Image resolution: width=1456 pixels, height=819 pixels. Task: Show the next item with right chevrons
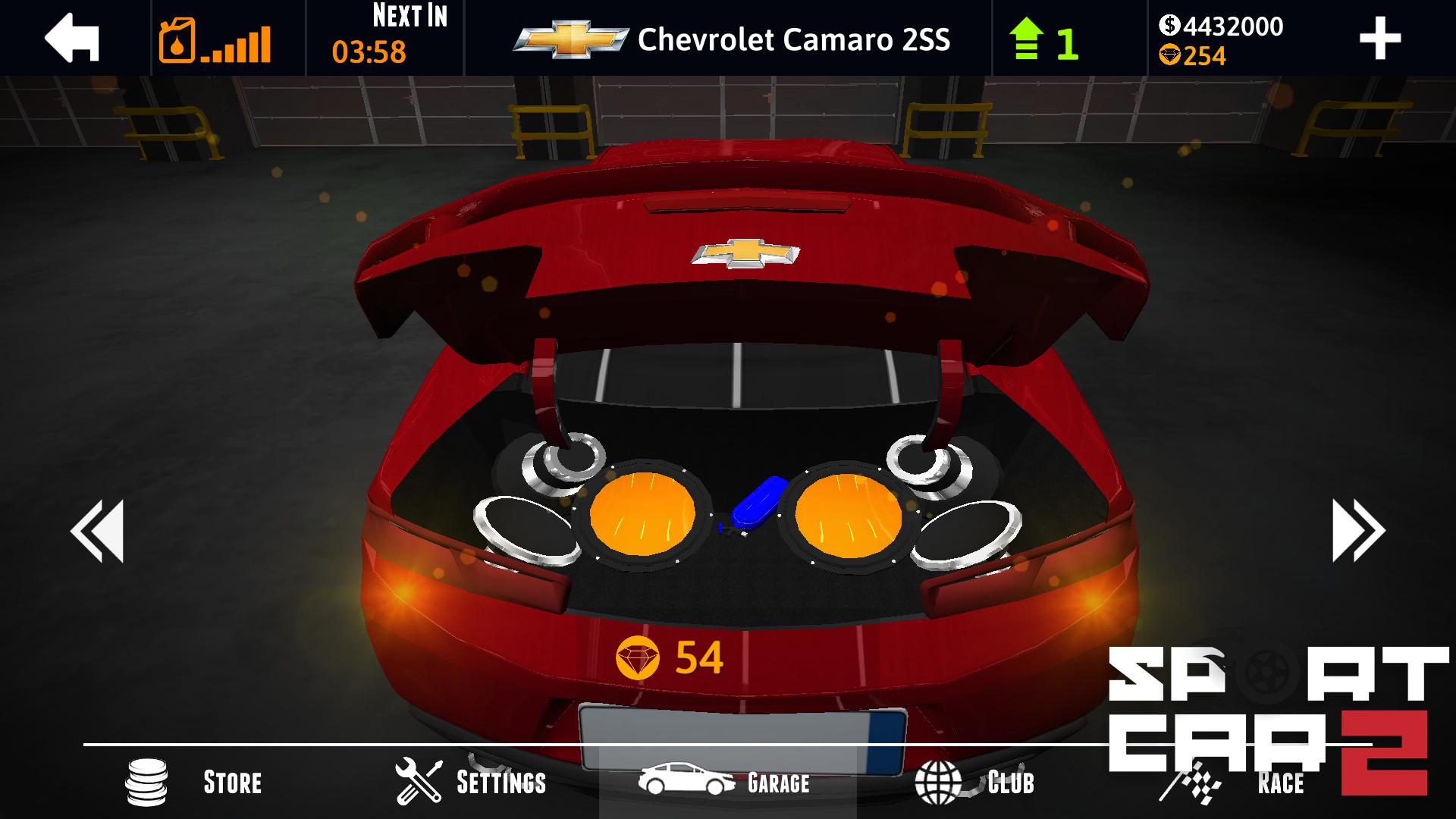click(1358, 530)
